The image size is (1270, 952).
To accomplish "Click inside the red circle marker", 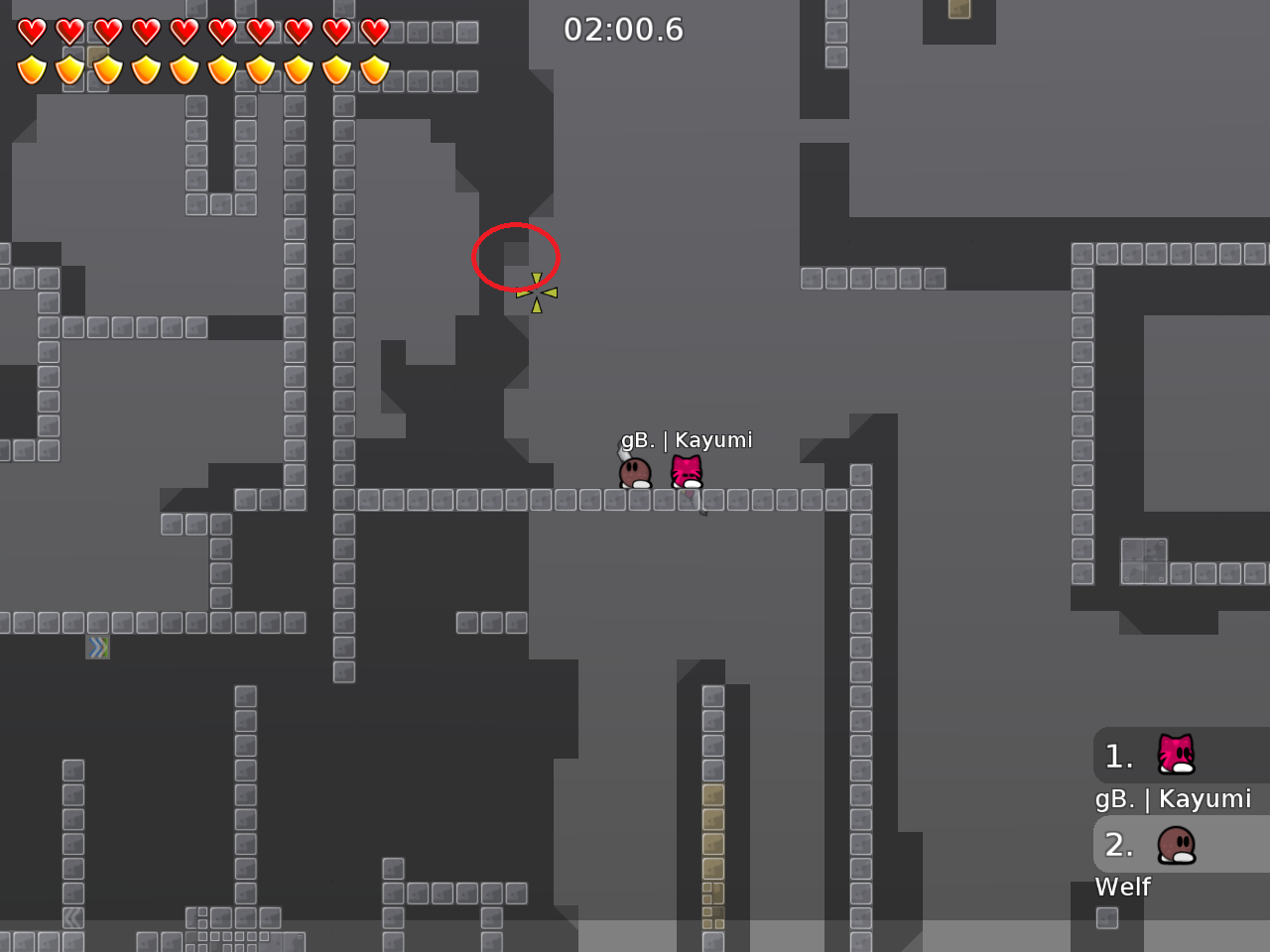I will tap(517, 258).
